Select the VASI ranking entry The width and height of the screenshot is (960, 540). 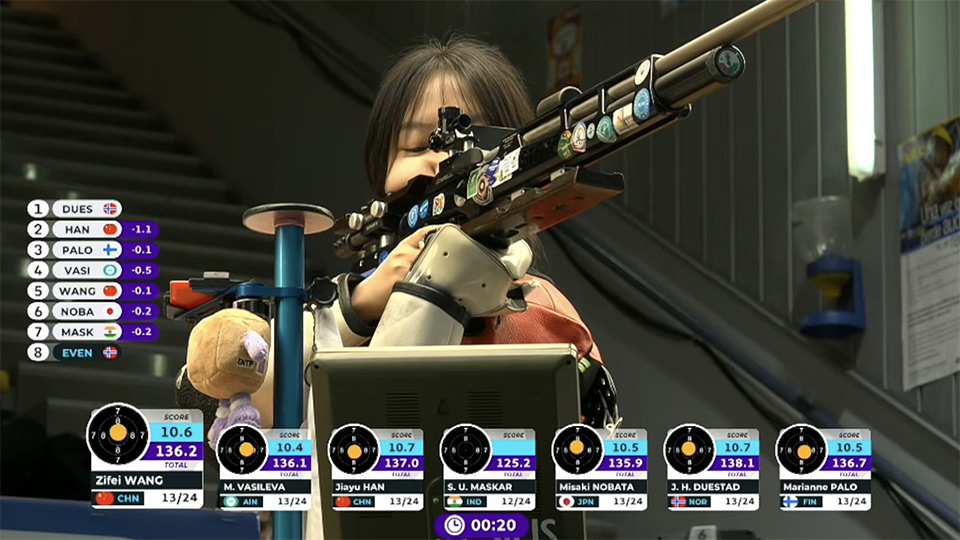click(77, 270)
